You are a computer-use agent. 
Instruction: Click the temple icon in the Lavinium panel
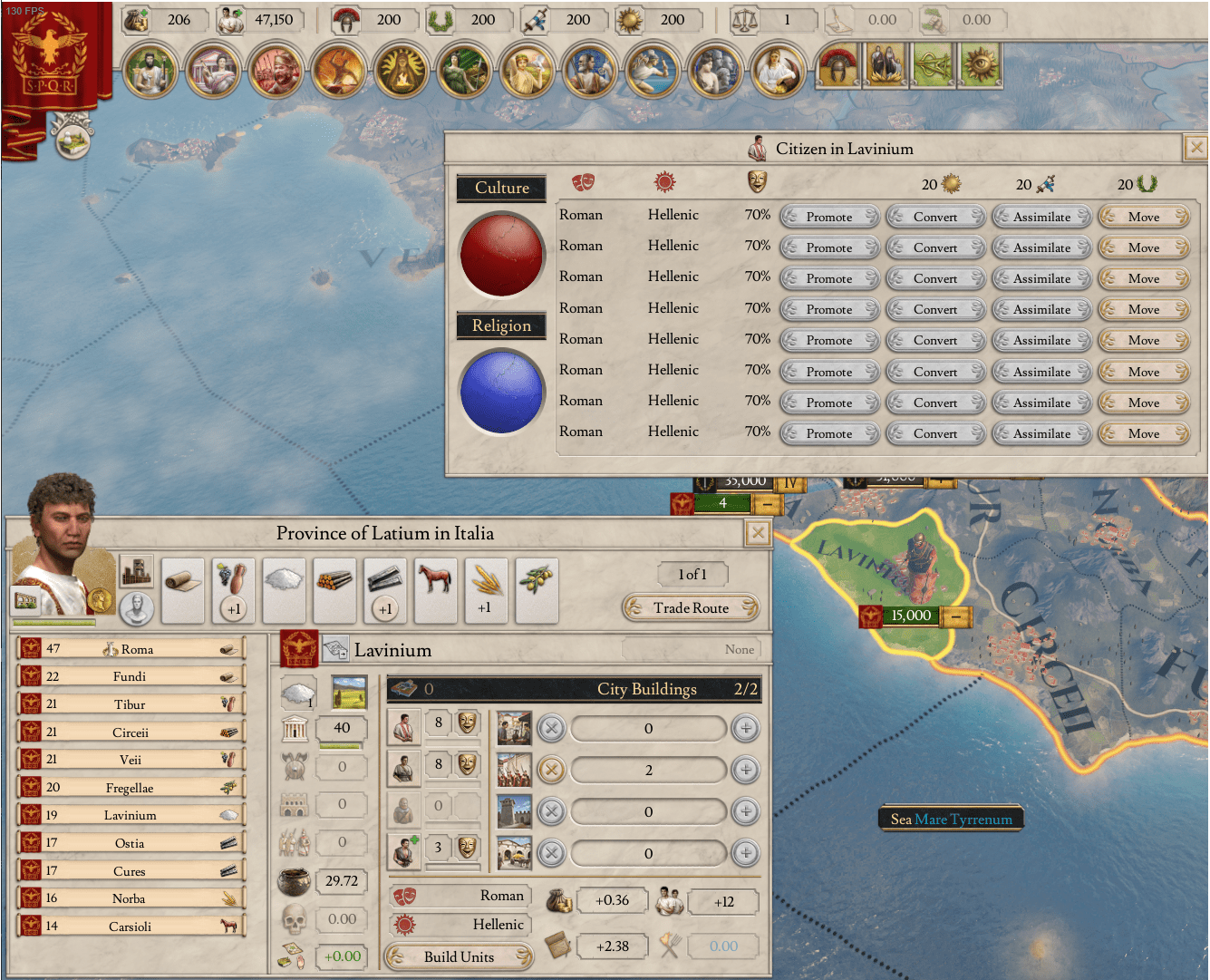point(295,728)
